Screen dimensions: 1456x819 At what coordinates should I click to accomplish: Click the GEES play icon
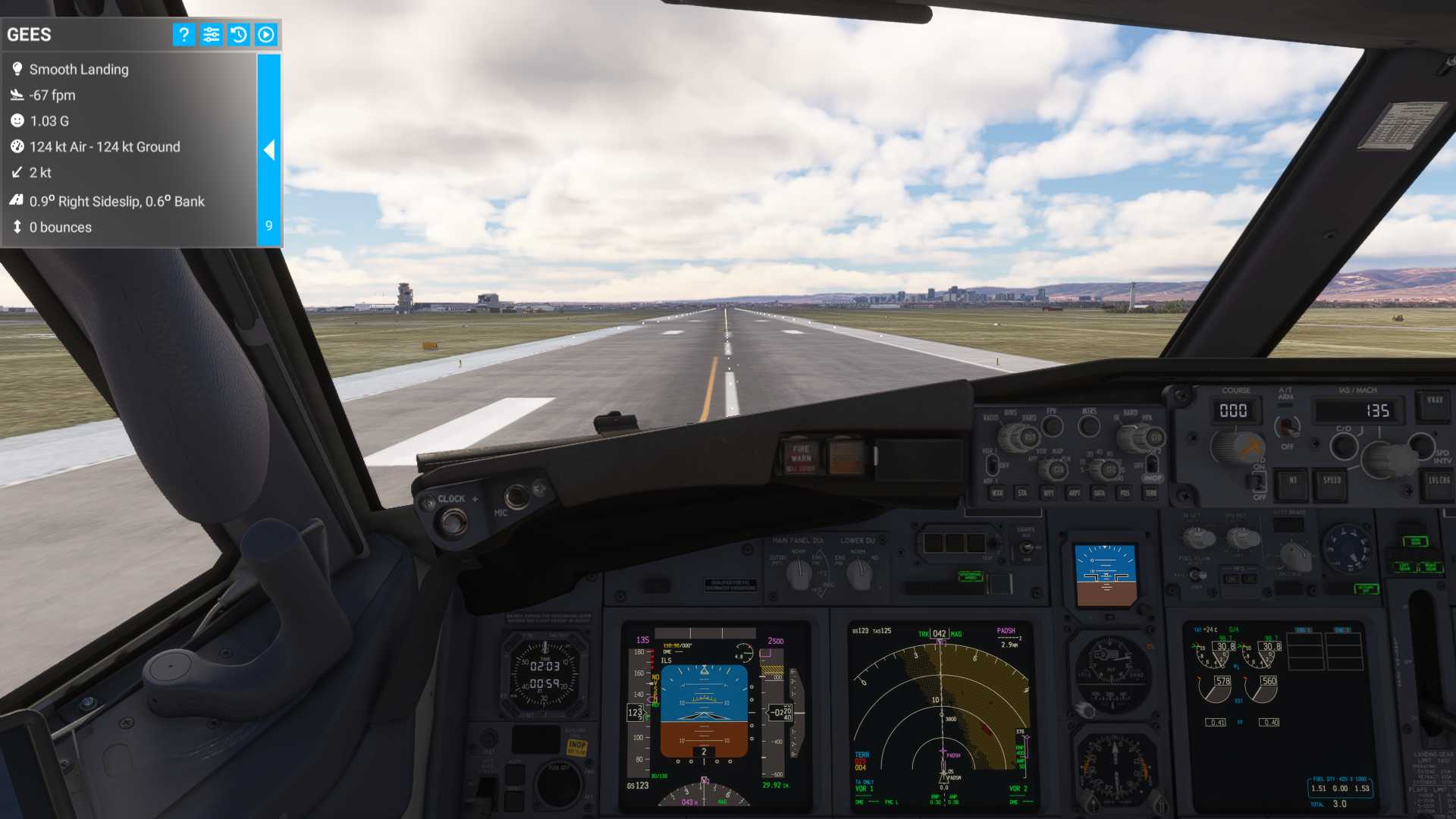pyautogui.click(x=265, y=34)
